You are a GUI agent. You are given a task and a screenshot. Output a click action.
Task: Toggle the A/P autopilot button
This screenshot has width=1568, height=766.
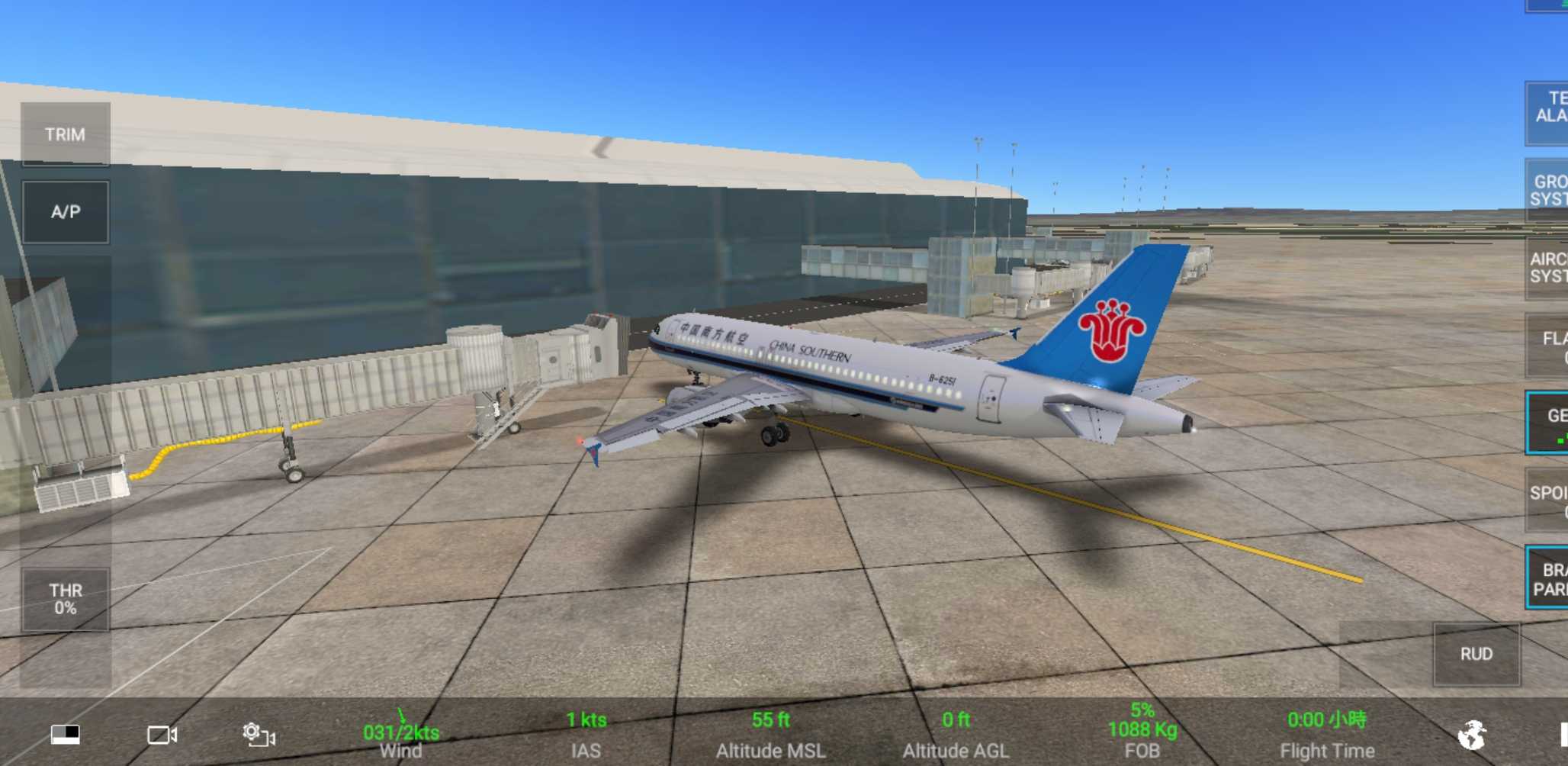point(65,212)
